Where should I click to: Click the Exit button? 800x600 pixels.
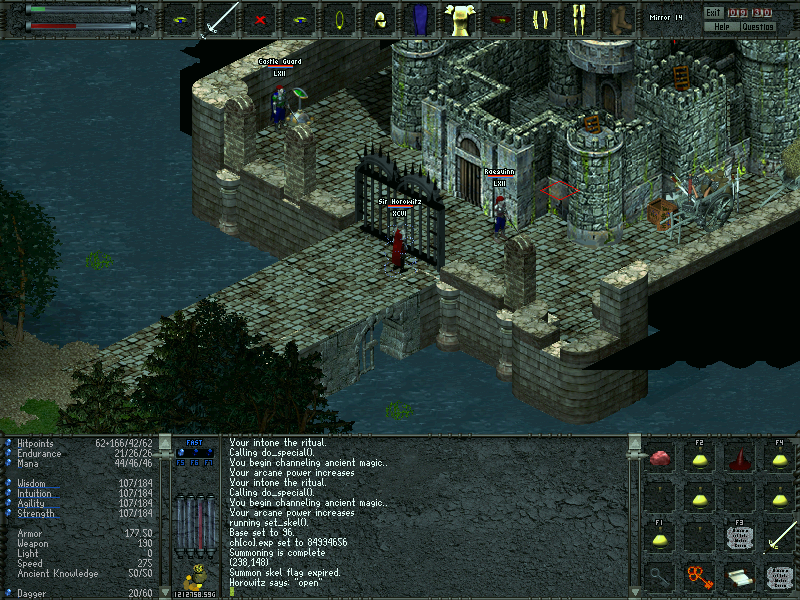click(712, 13)
